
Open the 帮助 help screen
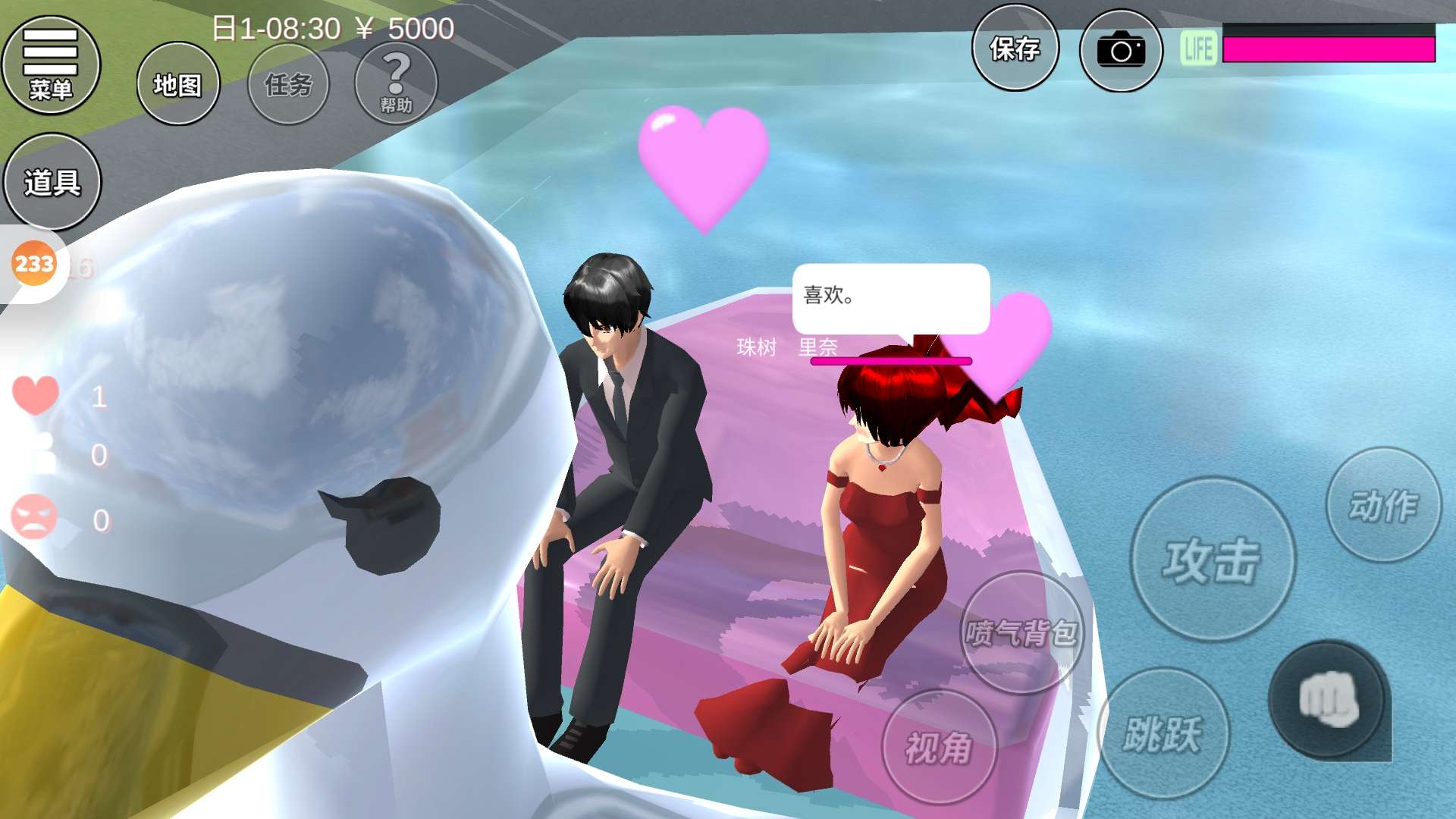click(x=396, y=83)
